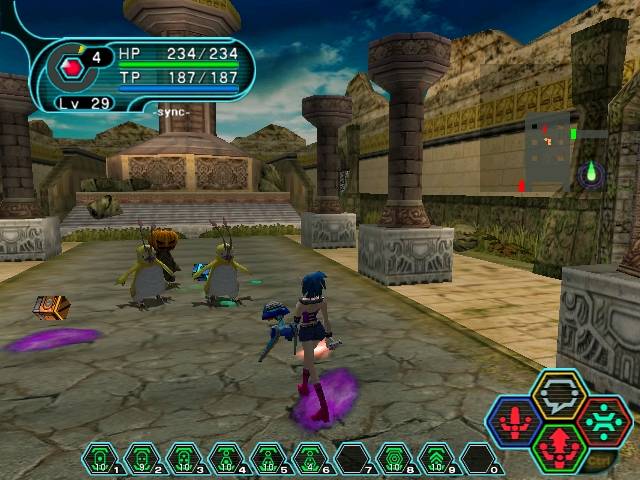Activate the green-bordered heavy attack hexagon
The image size is (640, 480).
click(x=558, y=448)
